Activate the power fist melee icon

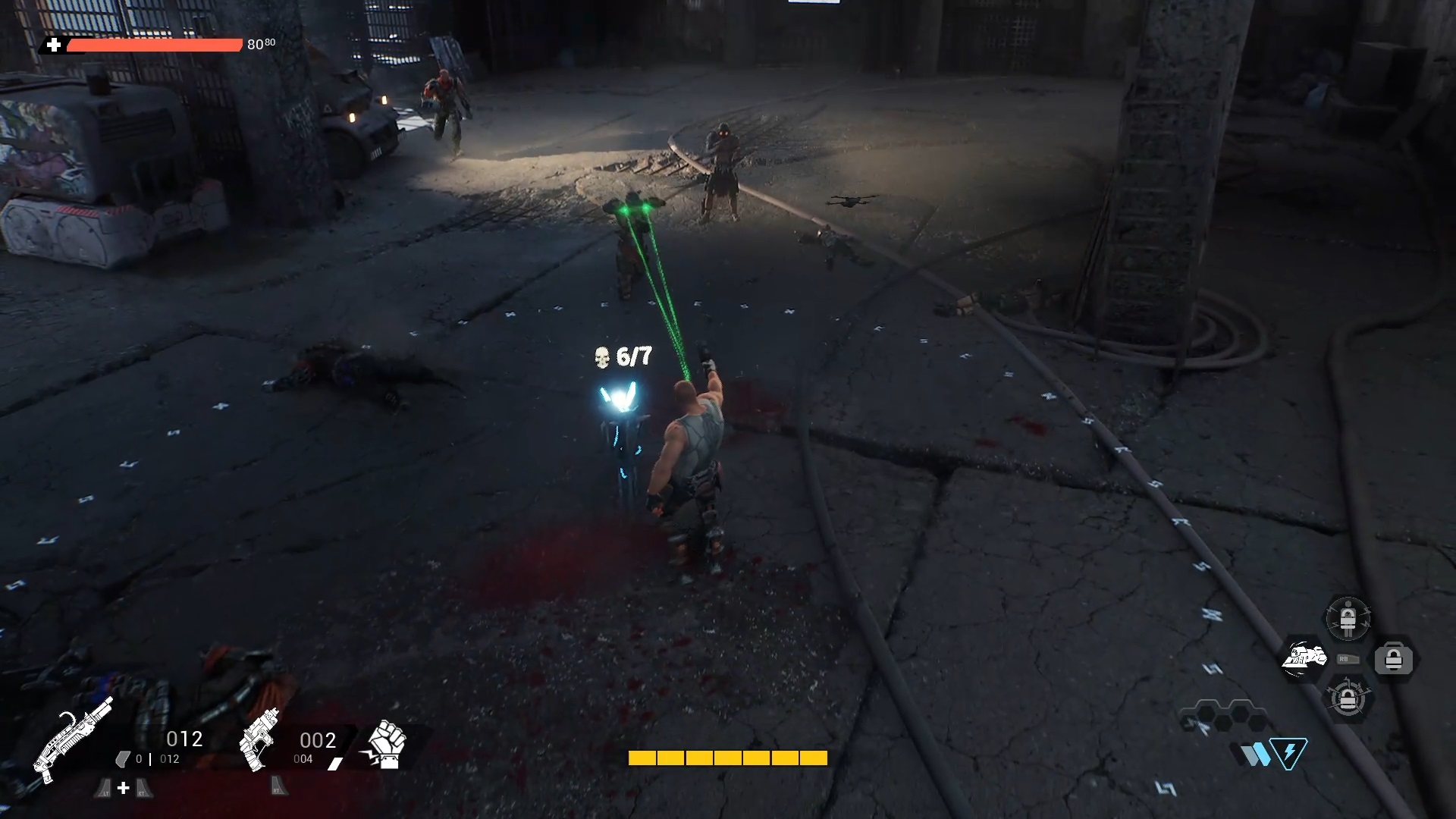click(x=387, y=744)
